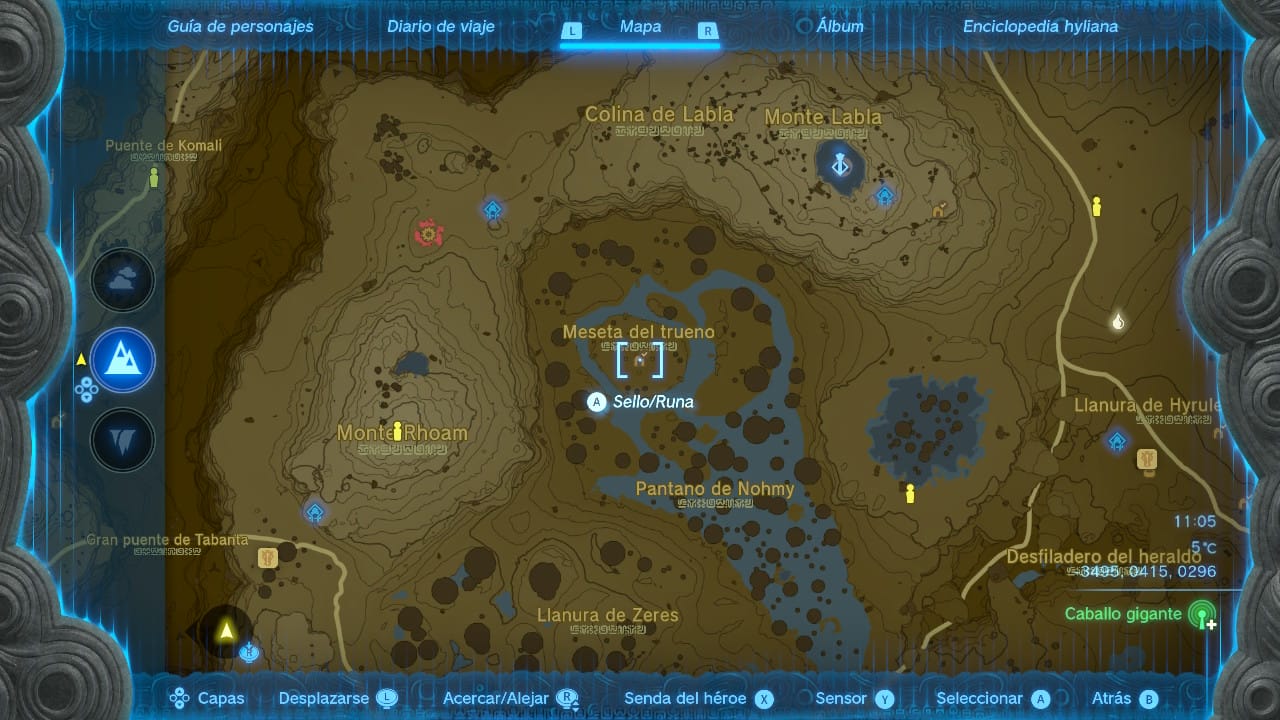Open the Diario de viaje tab

(441, 27)
